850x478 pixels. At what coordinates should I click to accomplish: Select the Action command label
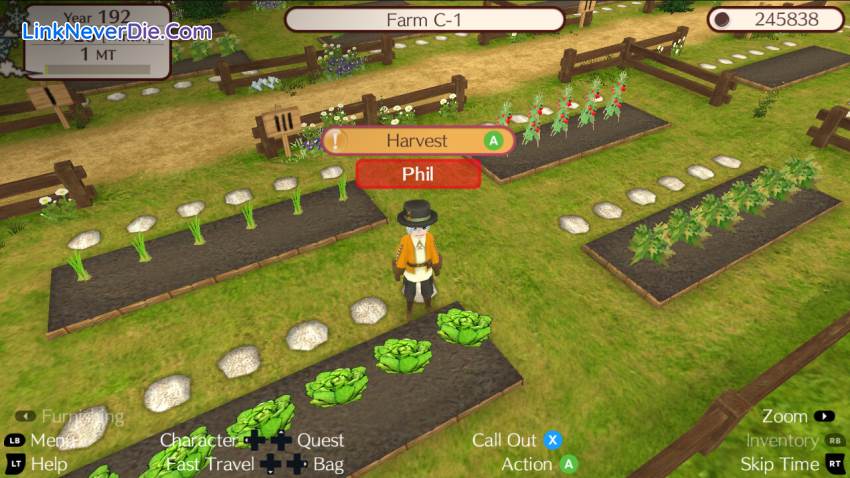[x=527, y=464]
